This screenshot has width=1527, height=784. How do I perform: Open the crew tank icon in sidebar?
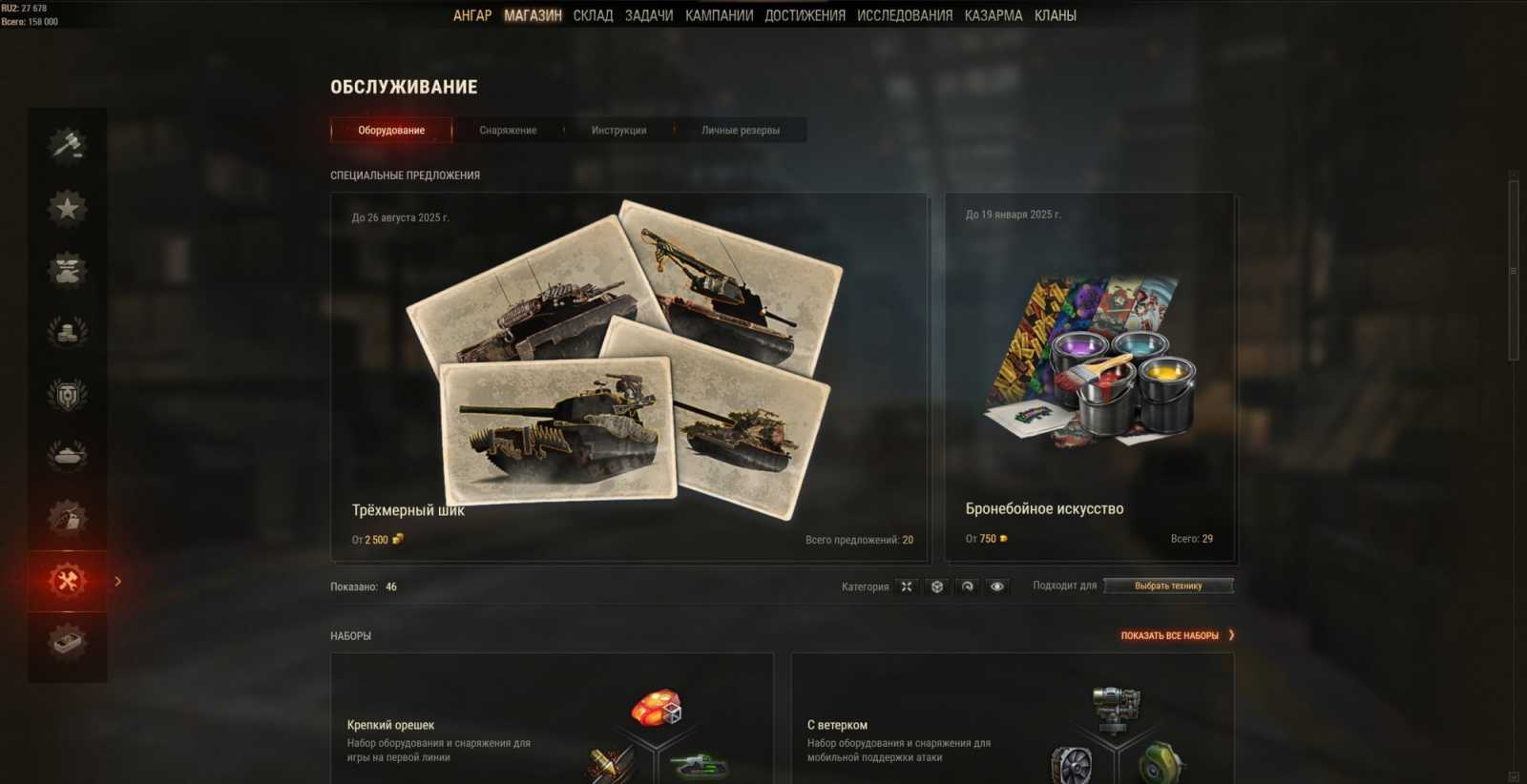click(65, 456)
